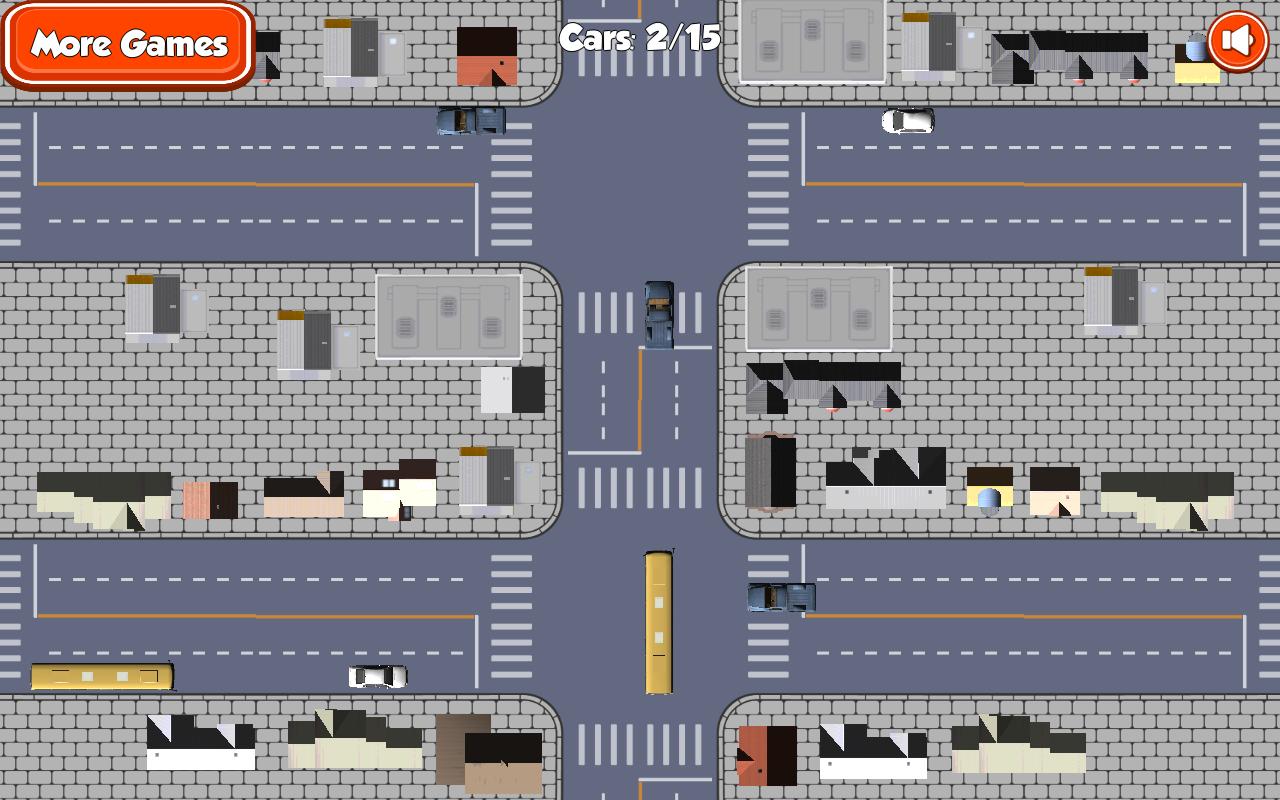The image size is (1280, 800).
Task: Open the More Games menu
Action: pyautogui.click(x=128, y=44)
